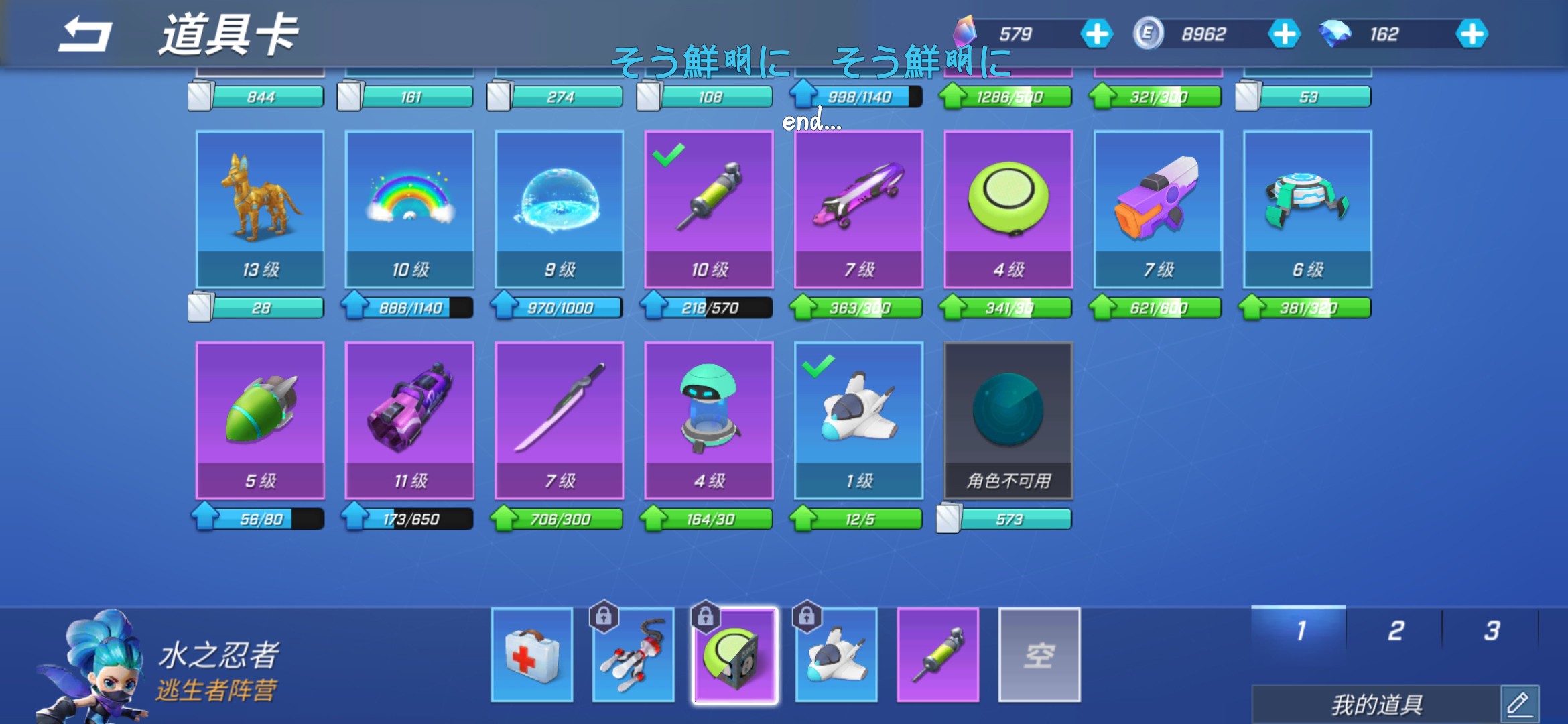The image size is (1568, 724).
Task: Click the empty loadout slot labeled 空
Action: pos(1039,655)
